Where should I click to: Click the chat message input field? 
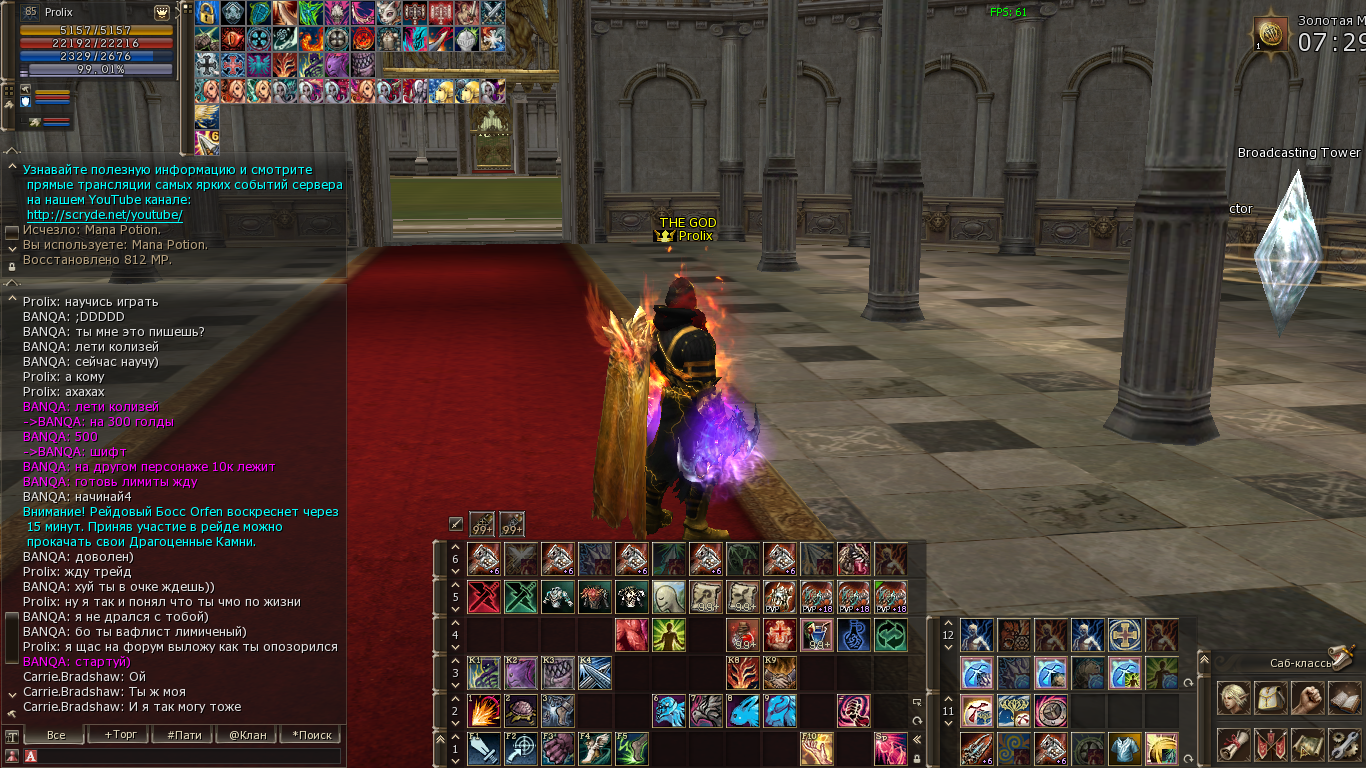(x=190, y=757)
